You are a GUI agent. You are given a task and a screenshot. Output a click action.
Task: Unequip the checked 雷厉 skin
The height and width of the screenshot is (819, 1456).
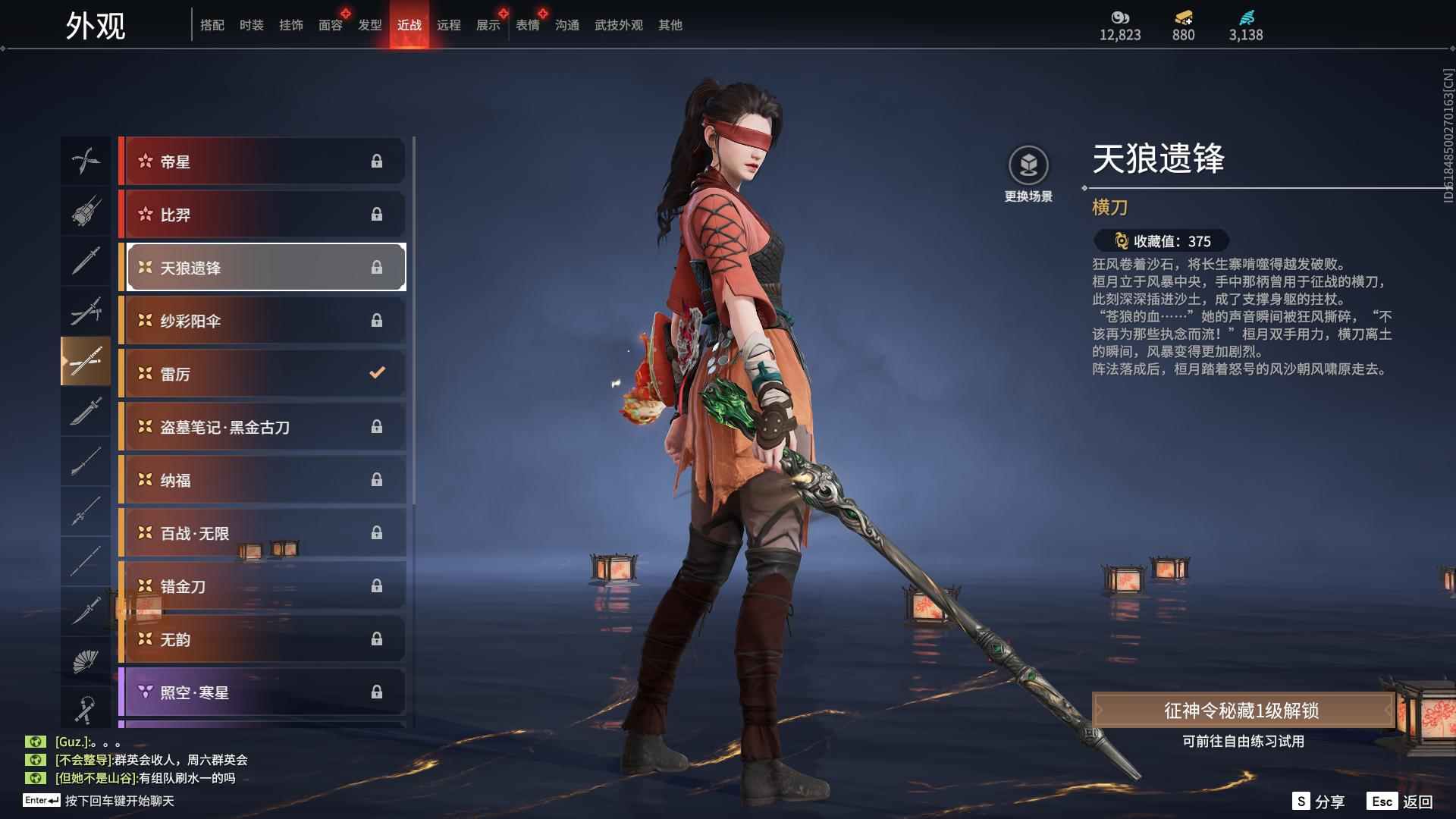(262, 373)
